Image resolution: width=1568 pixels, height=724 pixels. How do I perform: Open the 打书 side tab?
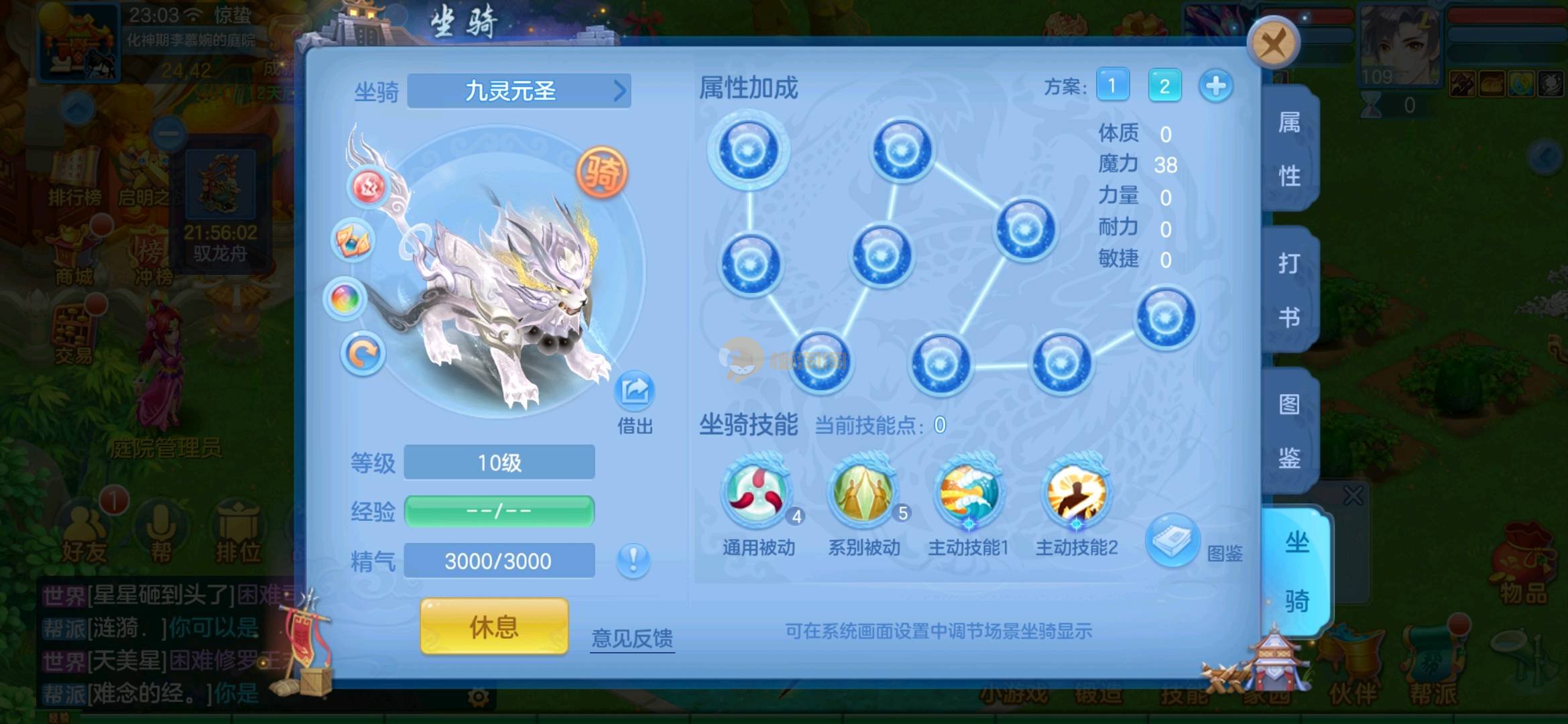[1289, 290]
